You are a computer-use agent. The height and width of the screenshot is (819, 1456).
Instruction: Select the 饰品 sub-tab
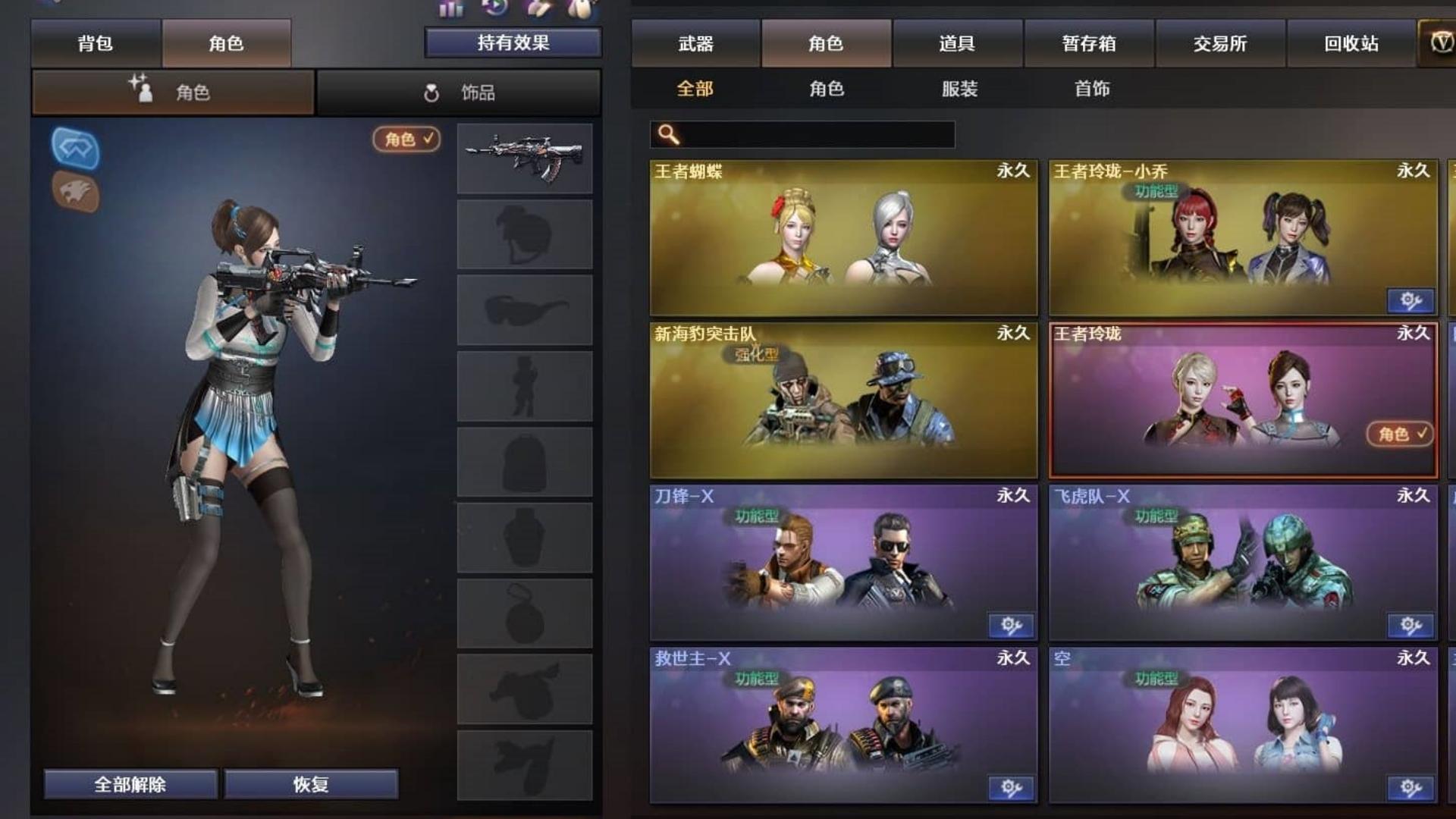pos(458,93)
